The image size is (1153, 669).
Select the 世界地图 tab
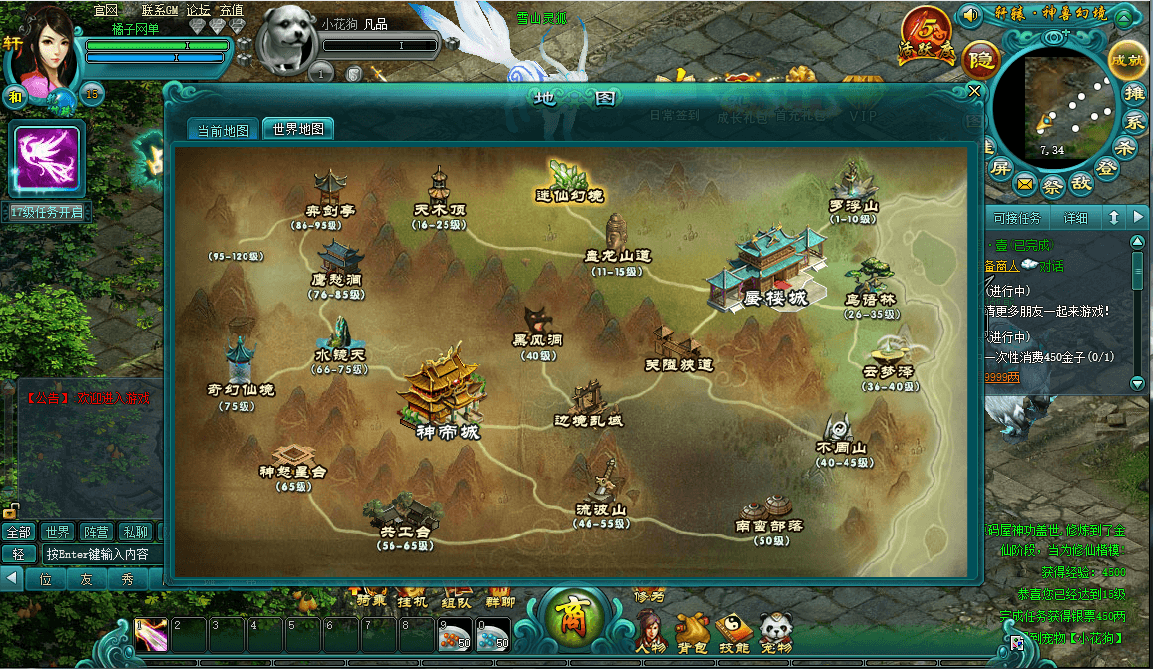(297, 130)
